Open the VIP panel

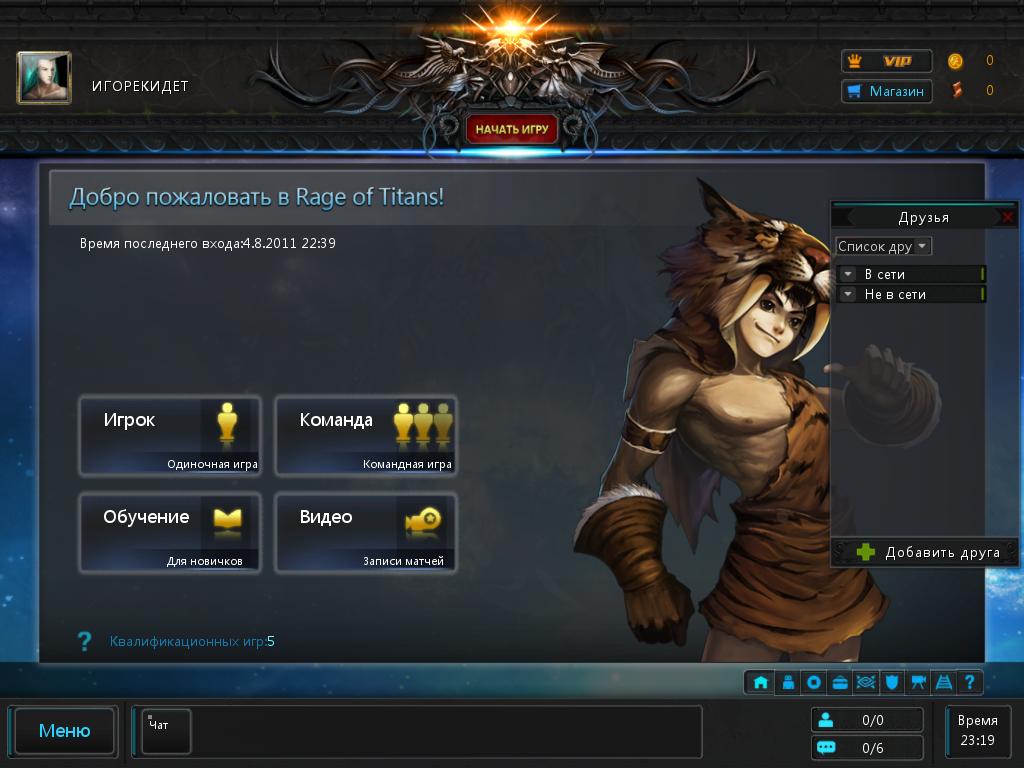[887, 61]
